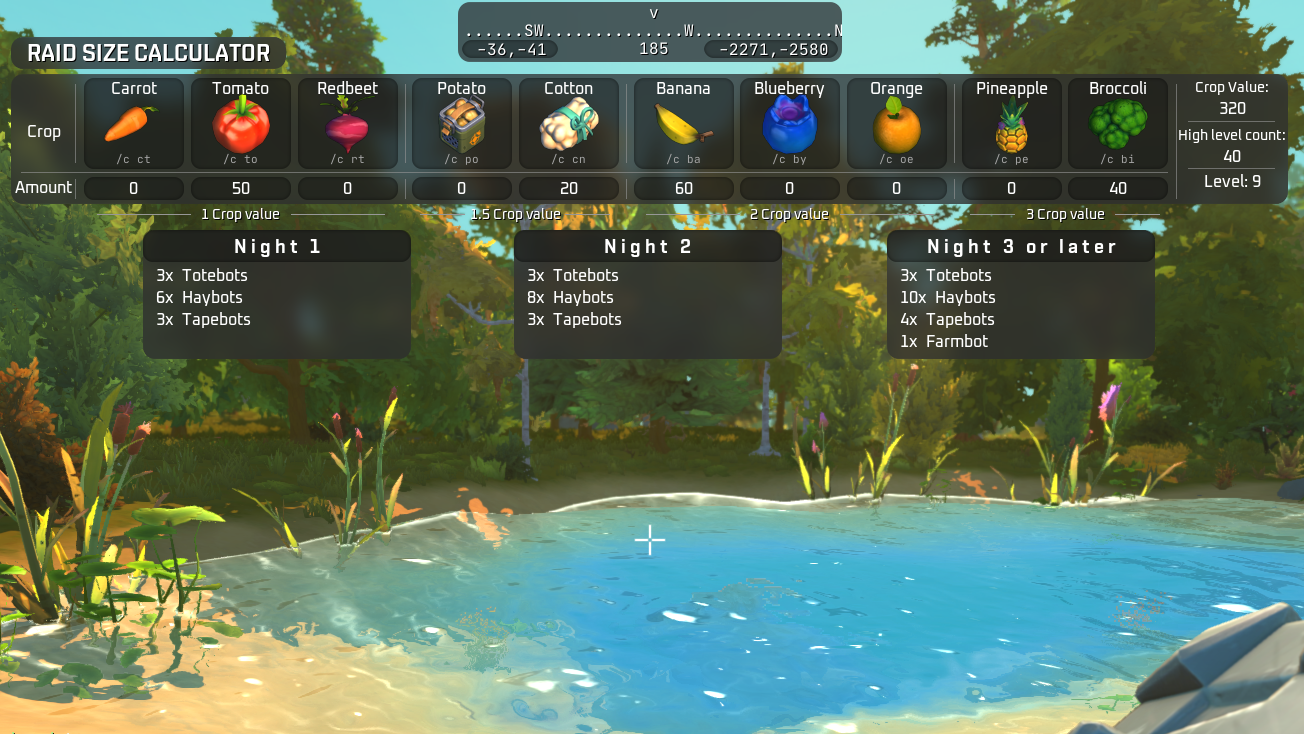
Task: Click the Redbeet crop tile
Action: (x=348, y=124)
